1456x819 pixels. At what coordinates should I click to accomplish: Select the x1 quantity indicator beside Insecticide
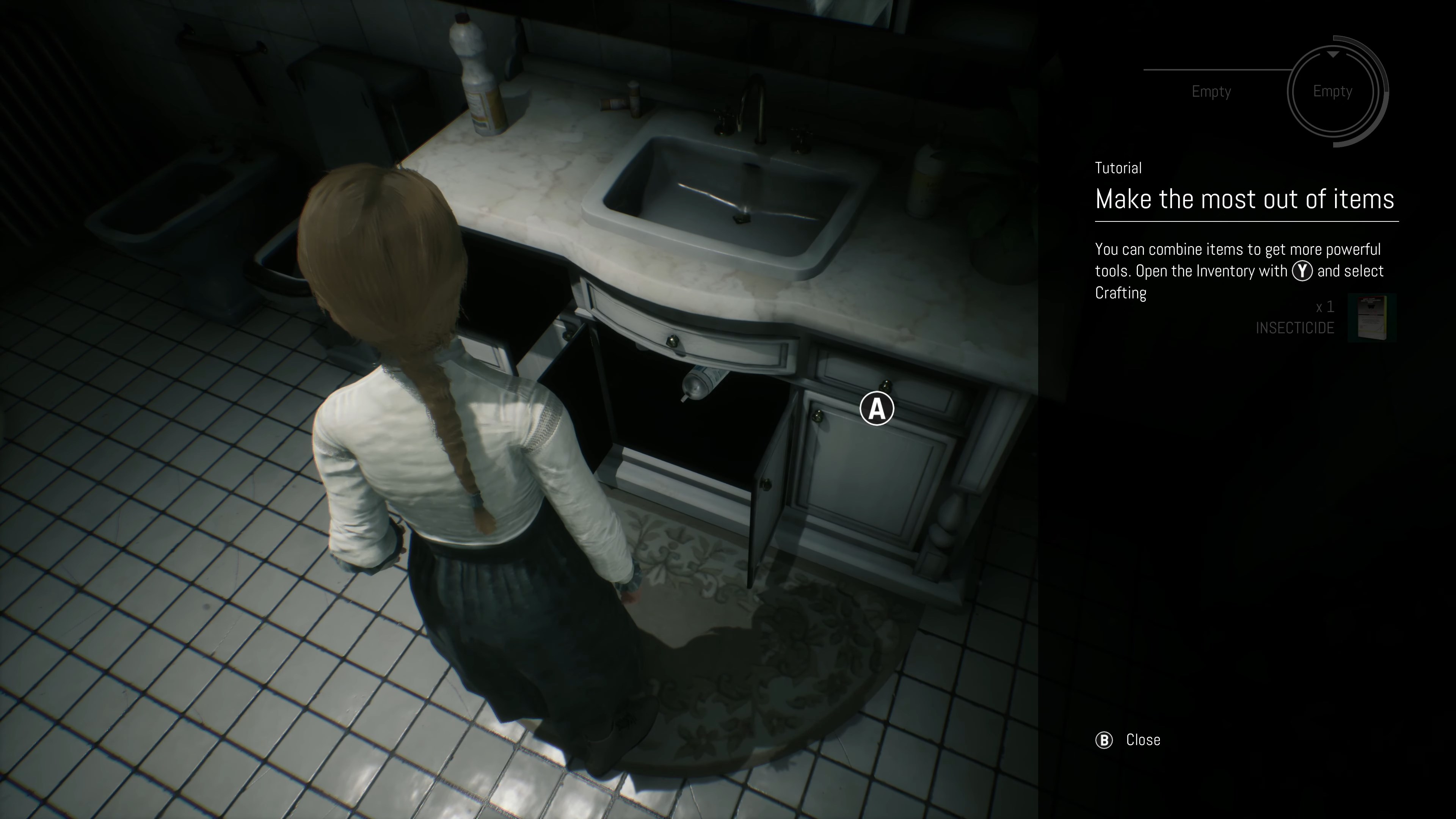click(x=1326, y=308)
